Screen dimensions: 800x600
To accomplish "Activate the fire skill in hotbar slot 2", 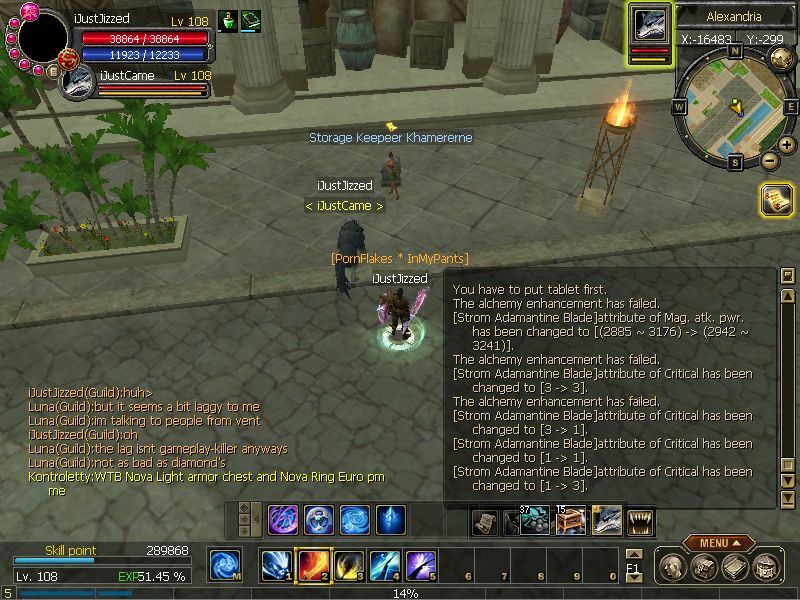I will 314,566.
